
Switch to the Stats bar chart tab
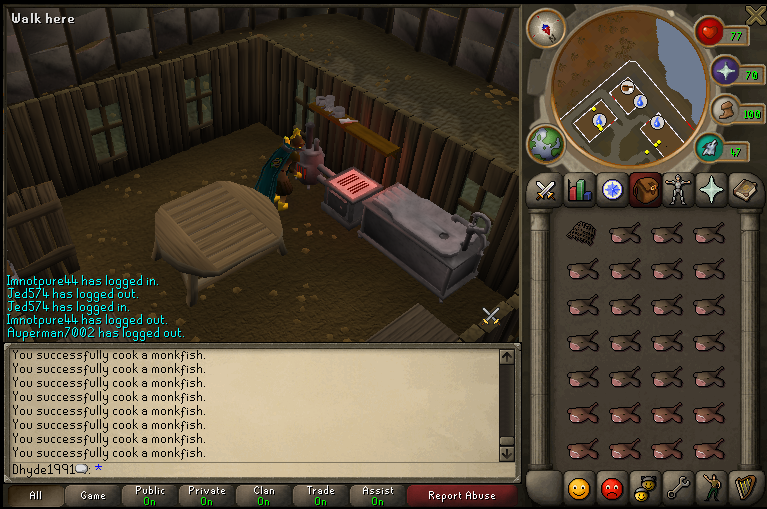coord(578,190)
